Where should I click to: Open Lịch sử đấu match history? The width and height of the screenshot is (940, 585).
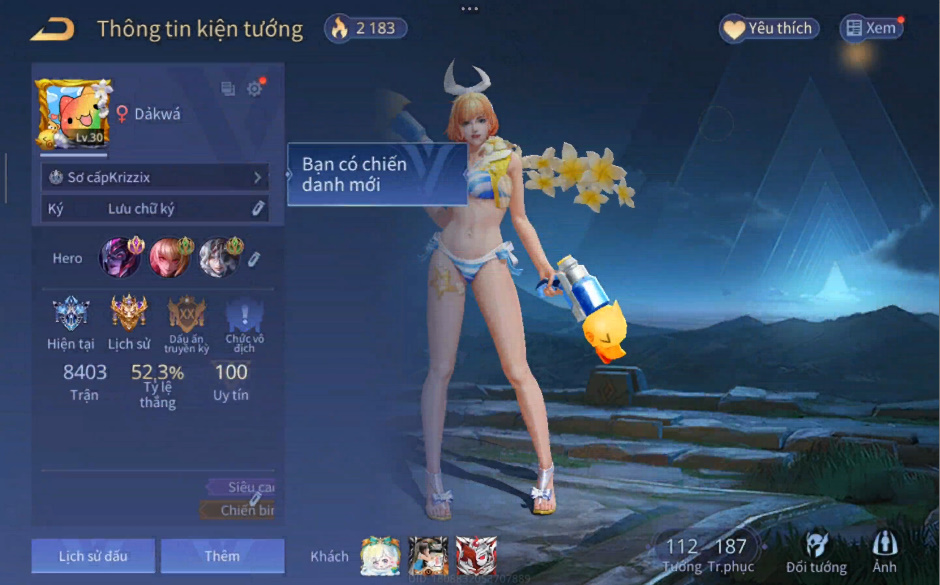pyautogui.click(x=93, y=556)
